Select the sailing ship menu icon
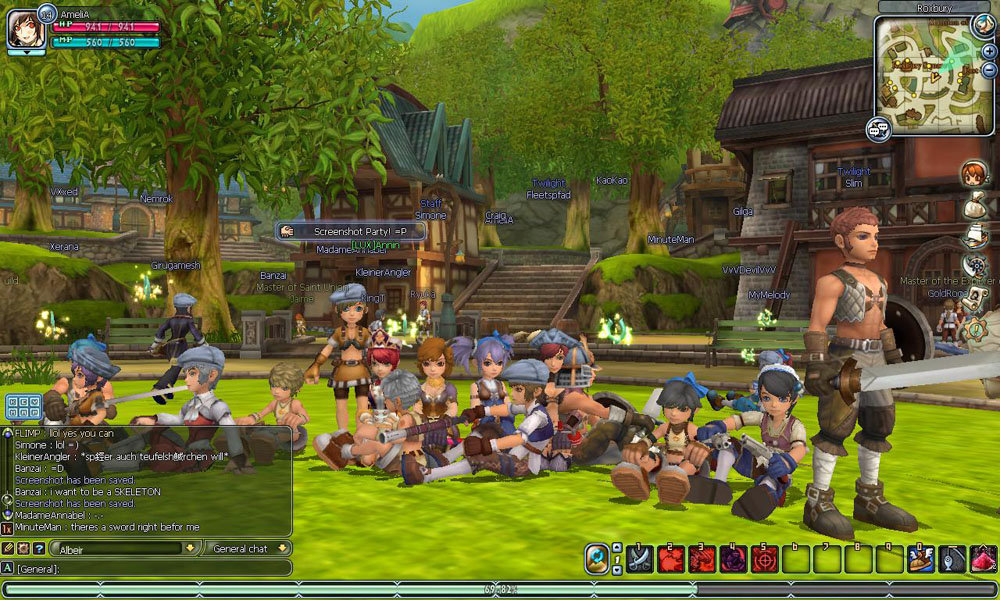 coord(974,235)
